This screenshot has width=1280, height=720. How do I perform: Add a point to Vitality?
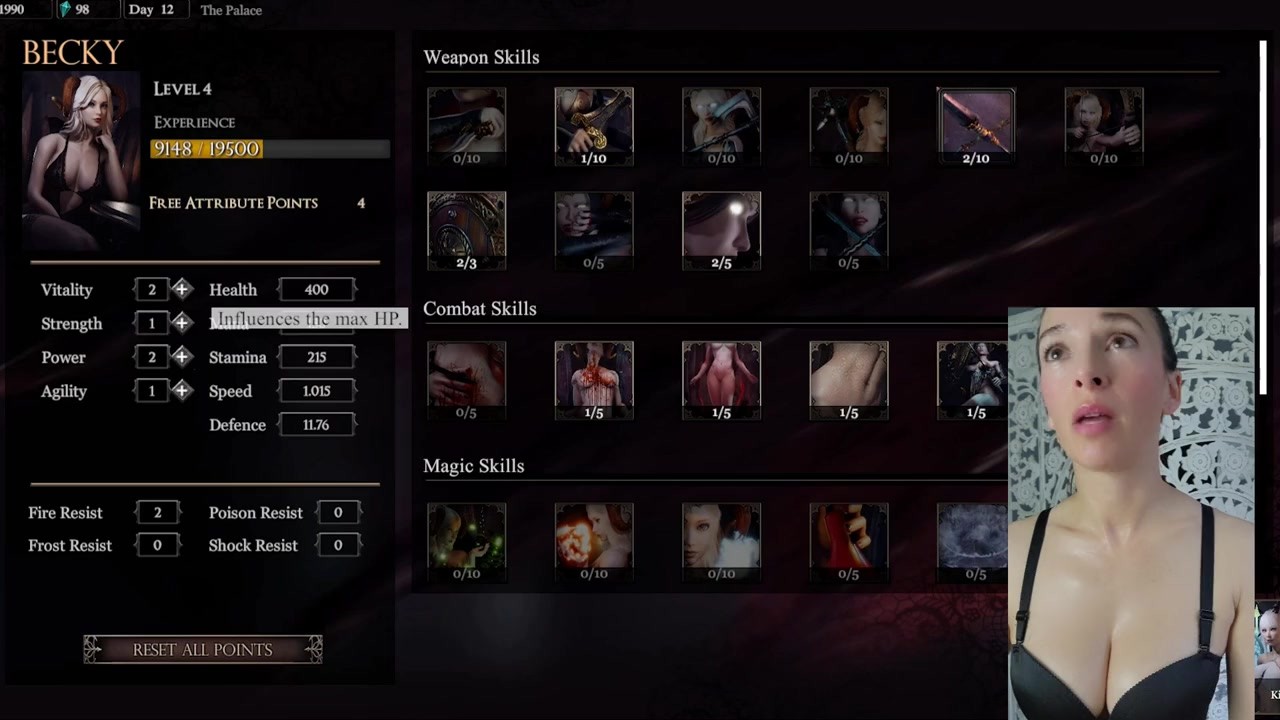182,290
